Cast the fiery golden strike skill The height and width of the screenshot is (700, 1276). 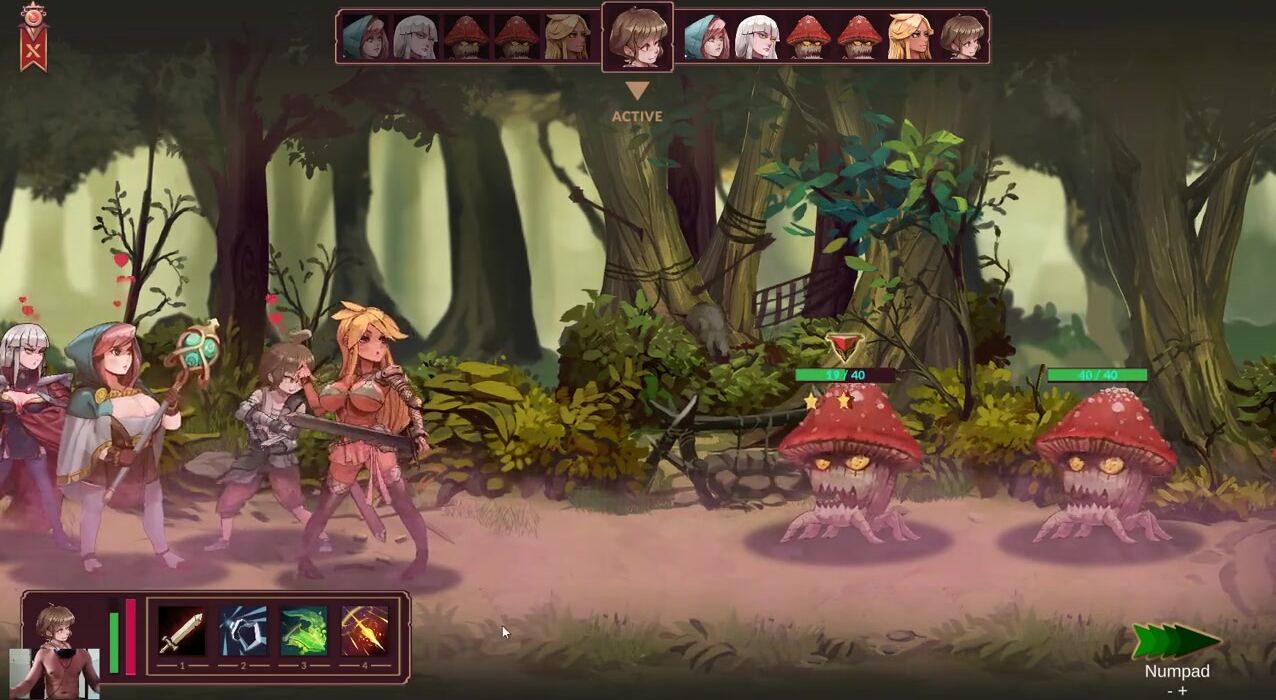pyautogui.click(x=365, y=631)
